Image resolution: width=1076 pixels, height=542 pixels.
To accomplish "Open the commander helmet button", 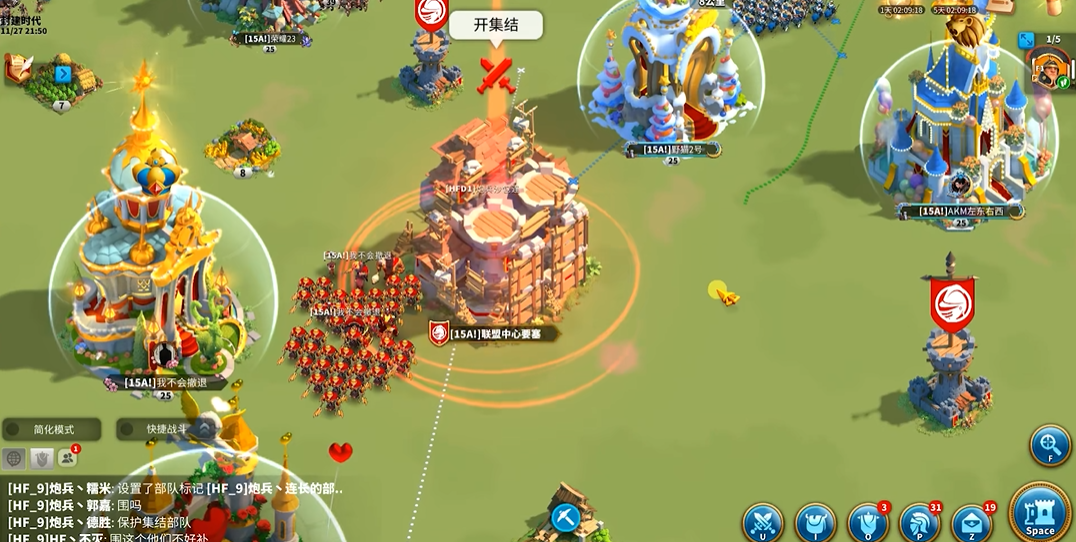I will tap(919, 522).
